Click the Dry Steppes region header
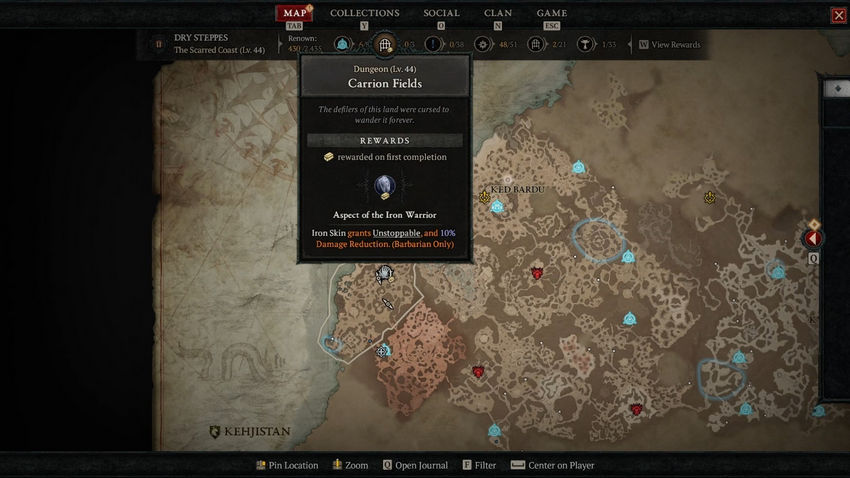Screen dimensions: 850x478 pyautogui.click(x=204, y=44)
